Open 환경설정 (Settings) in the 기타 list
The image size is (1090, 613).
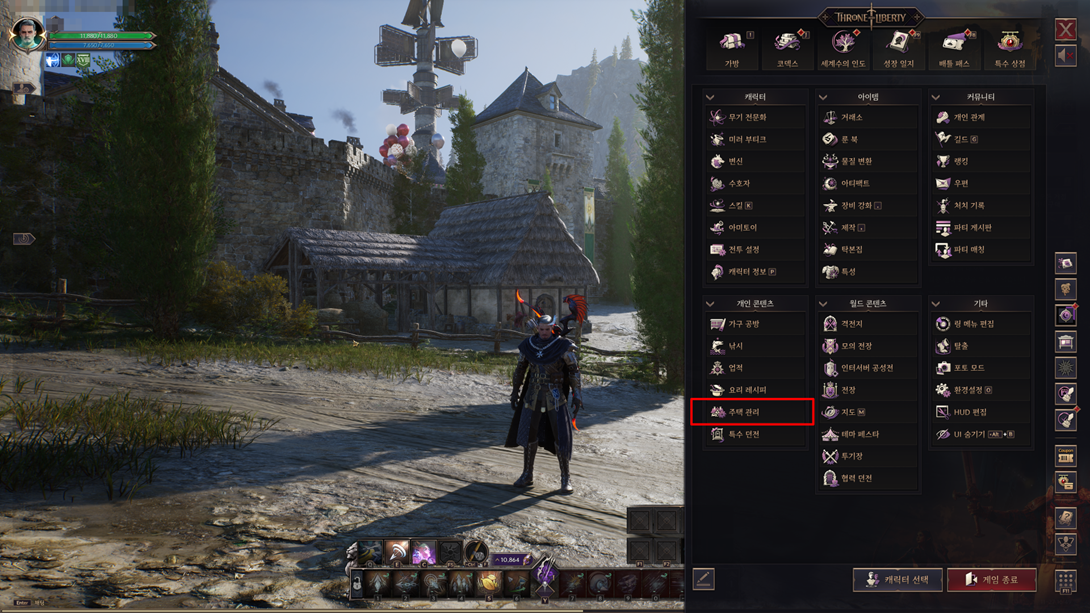pos(970,390)
